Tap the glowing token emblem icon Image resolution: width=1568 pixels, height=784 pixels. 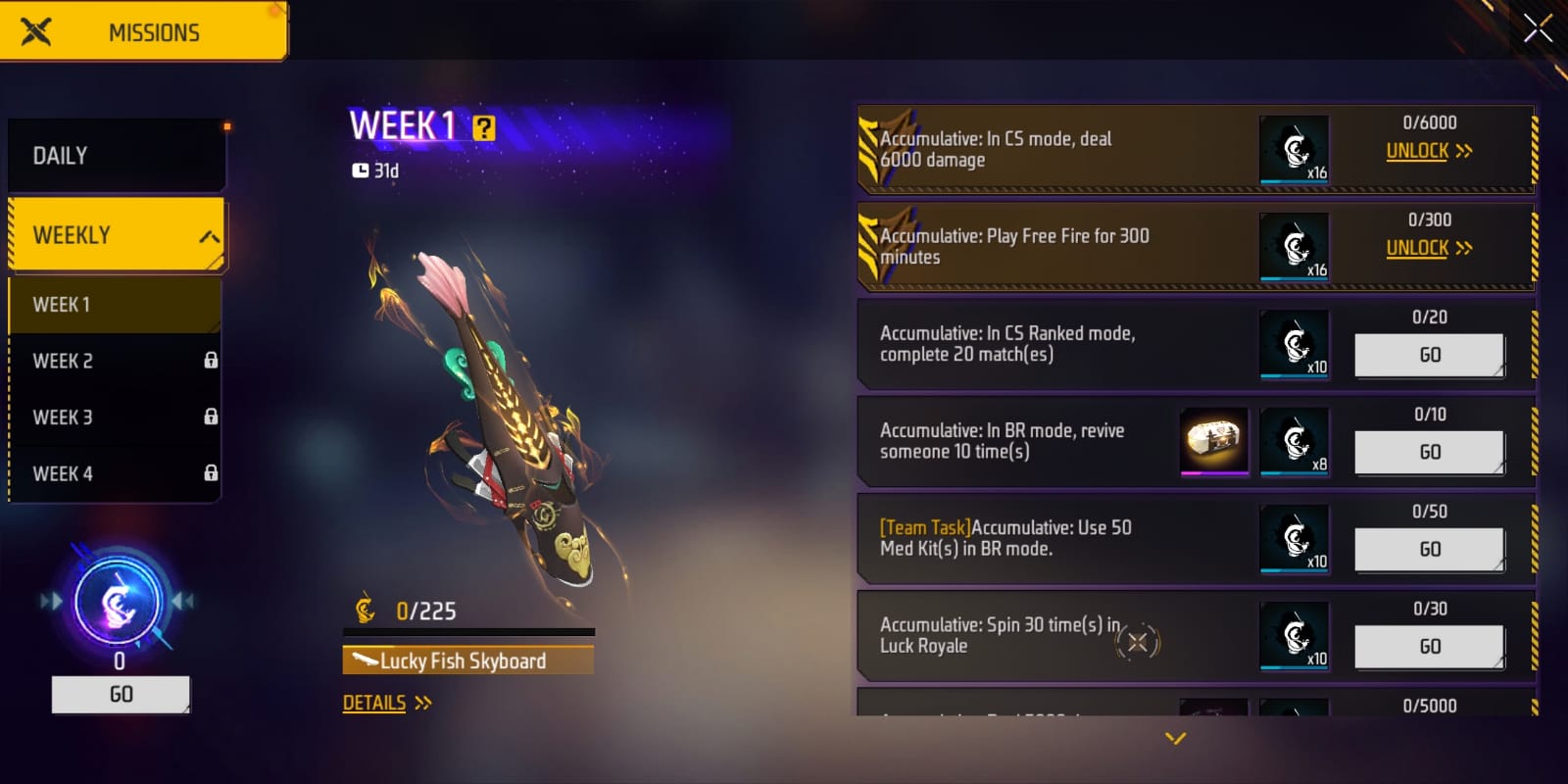119,602
